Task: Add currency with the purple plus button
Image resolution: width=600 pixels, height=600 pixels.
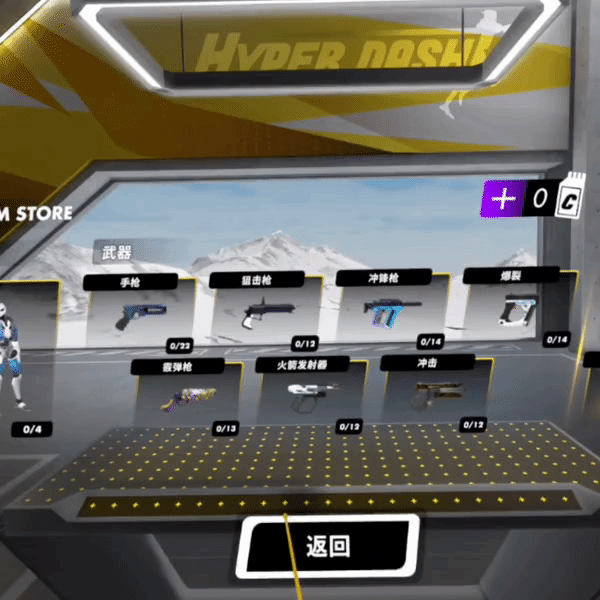Action: coord(503,199)
